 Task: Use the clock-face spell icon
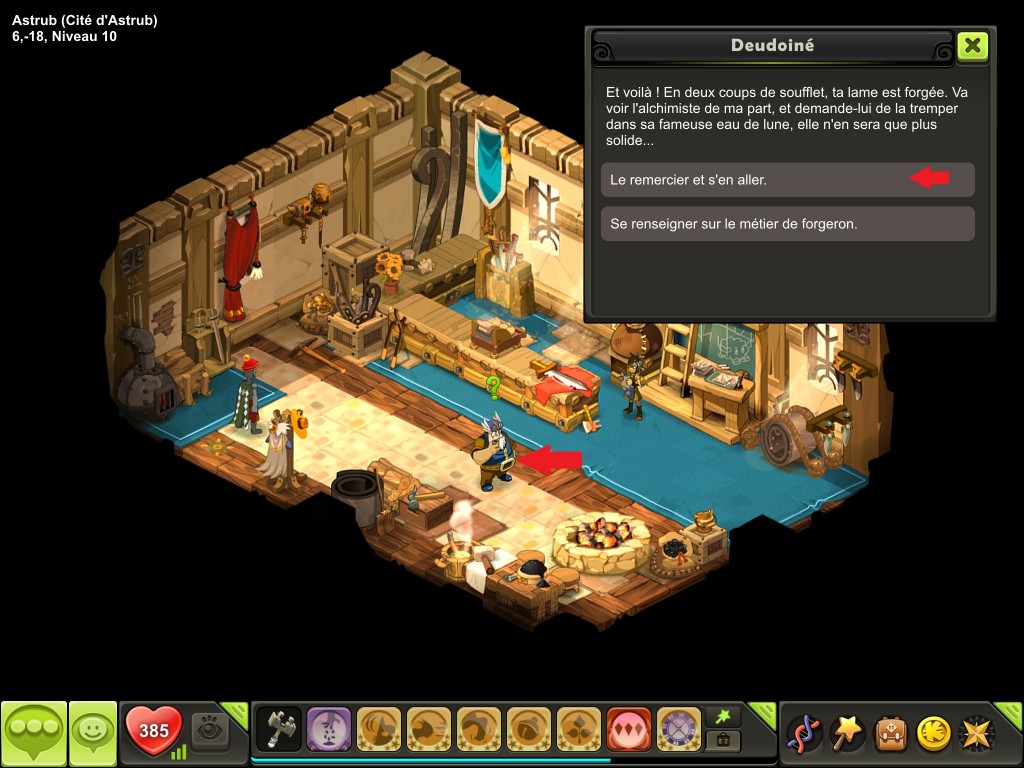tap(679, 730)
